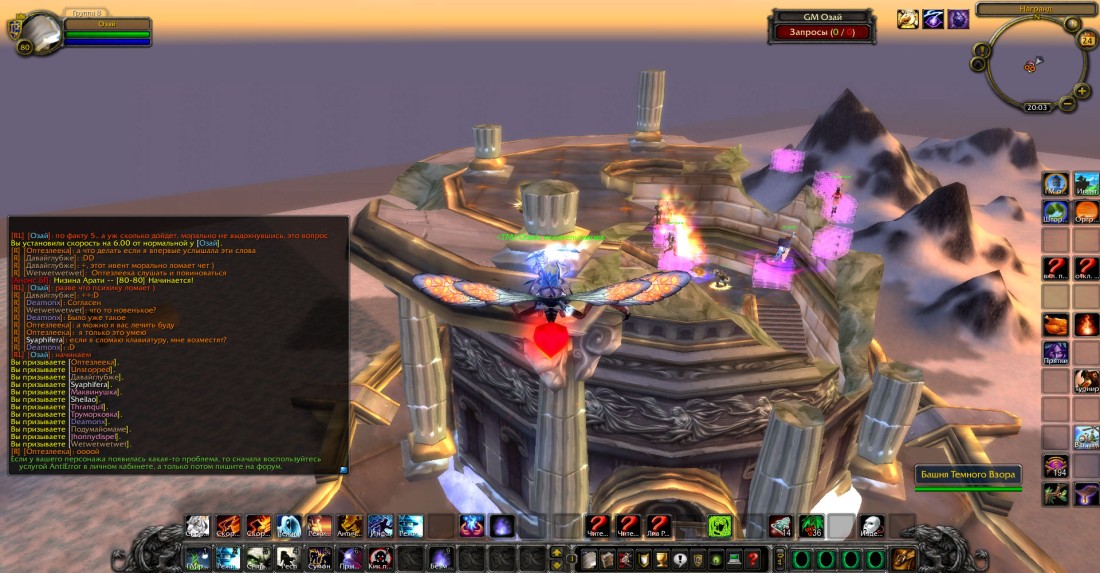Click the minimap zoom-in plus button

pos(1083,91)
